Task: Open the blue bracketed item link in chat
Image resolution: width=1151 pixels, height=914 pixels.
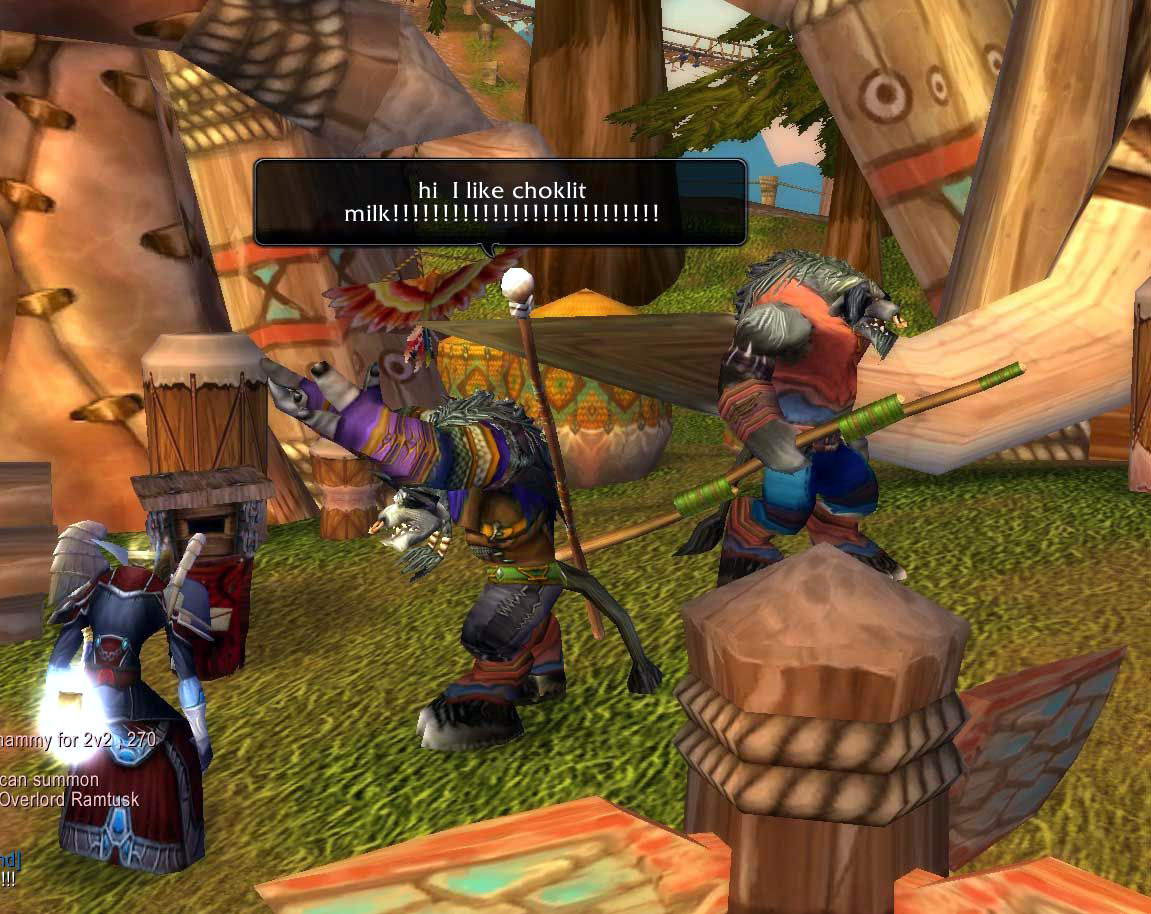Action: pos(10,859)
